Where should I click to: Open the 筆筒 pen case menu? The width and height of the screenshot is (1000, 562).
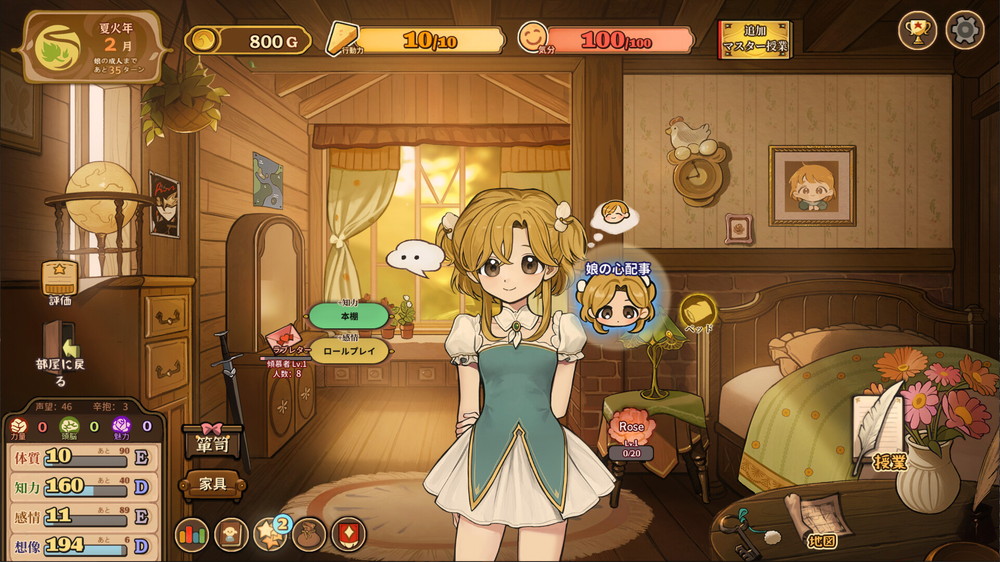click(212, 441)
